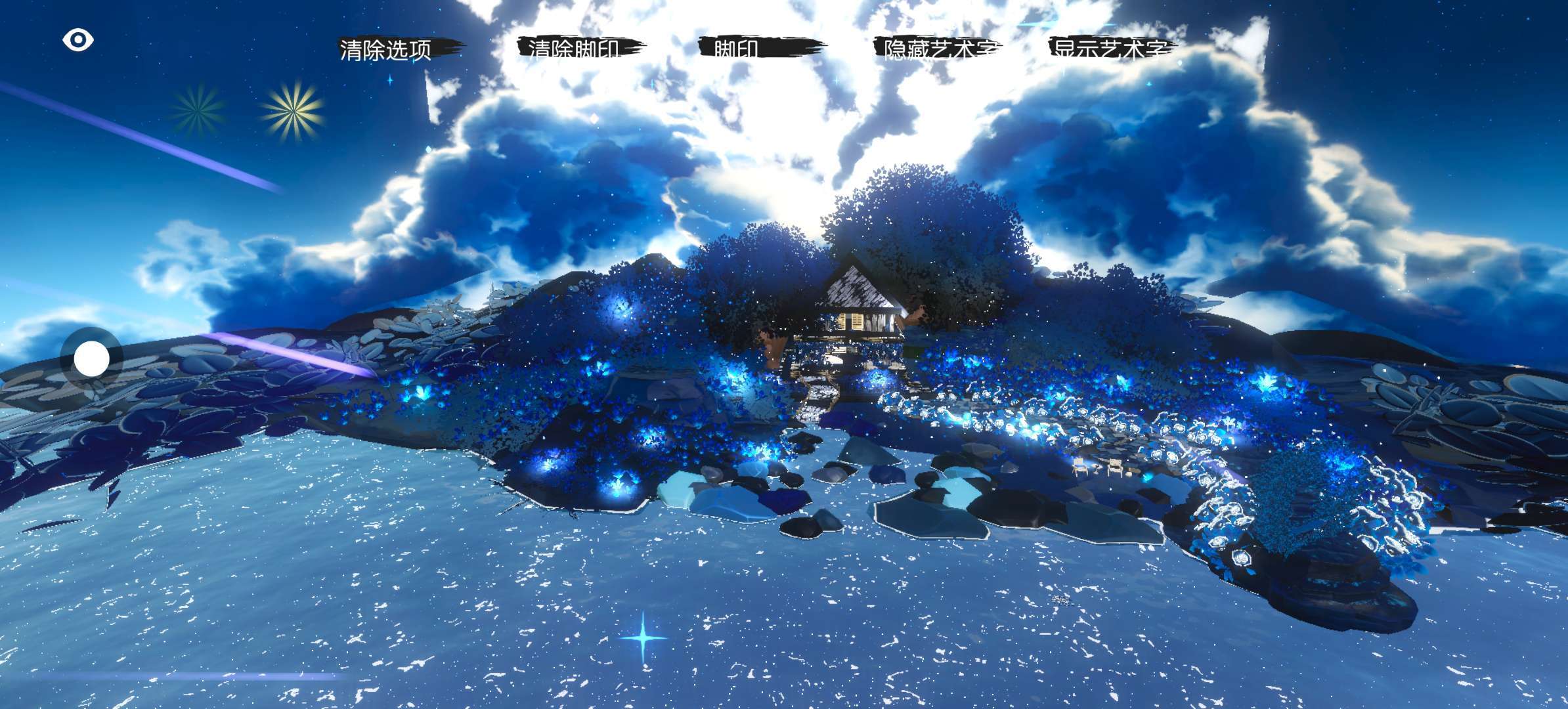Toggle the eye visibility icon

[78, 40]
